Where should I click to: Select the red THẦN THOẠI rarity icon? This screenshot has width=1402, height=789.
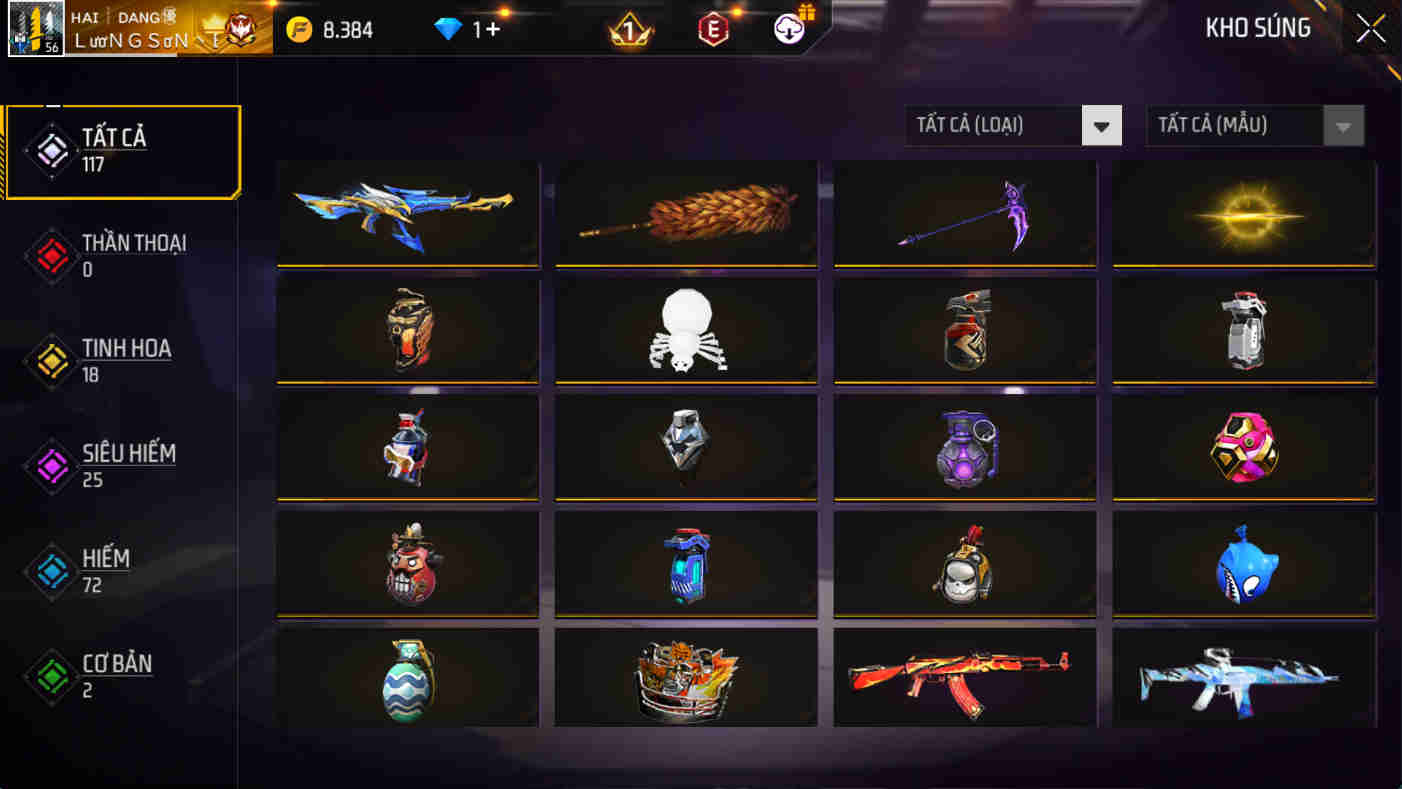click(51, 253)
